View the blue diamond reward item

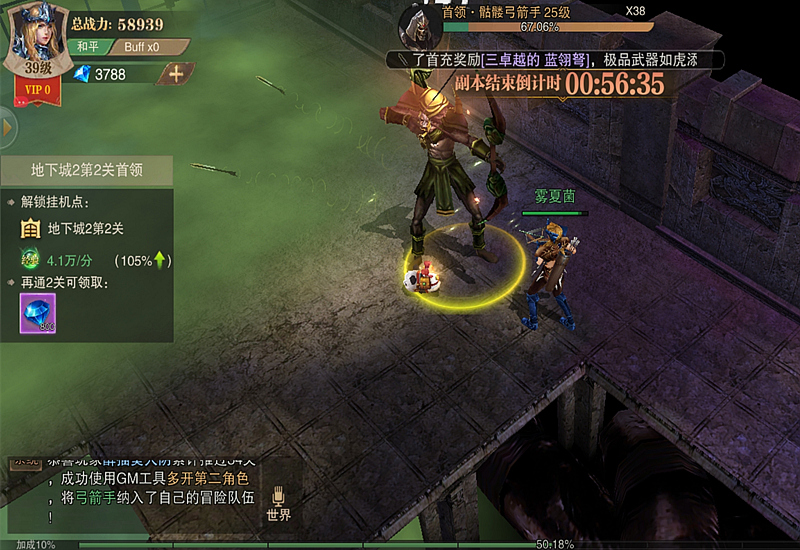click(38, 314)
